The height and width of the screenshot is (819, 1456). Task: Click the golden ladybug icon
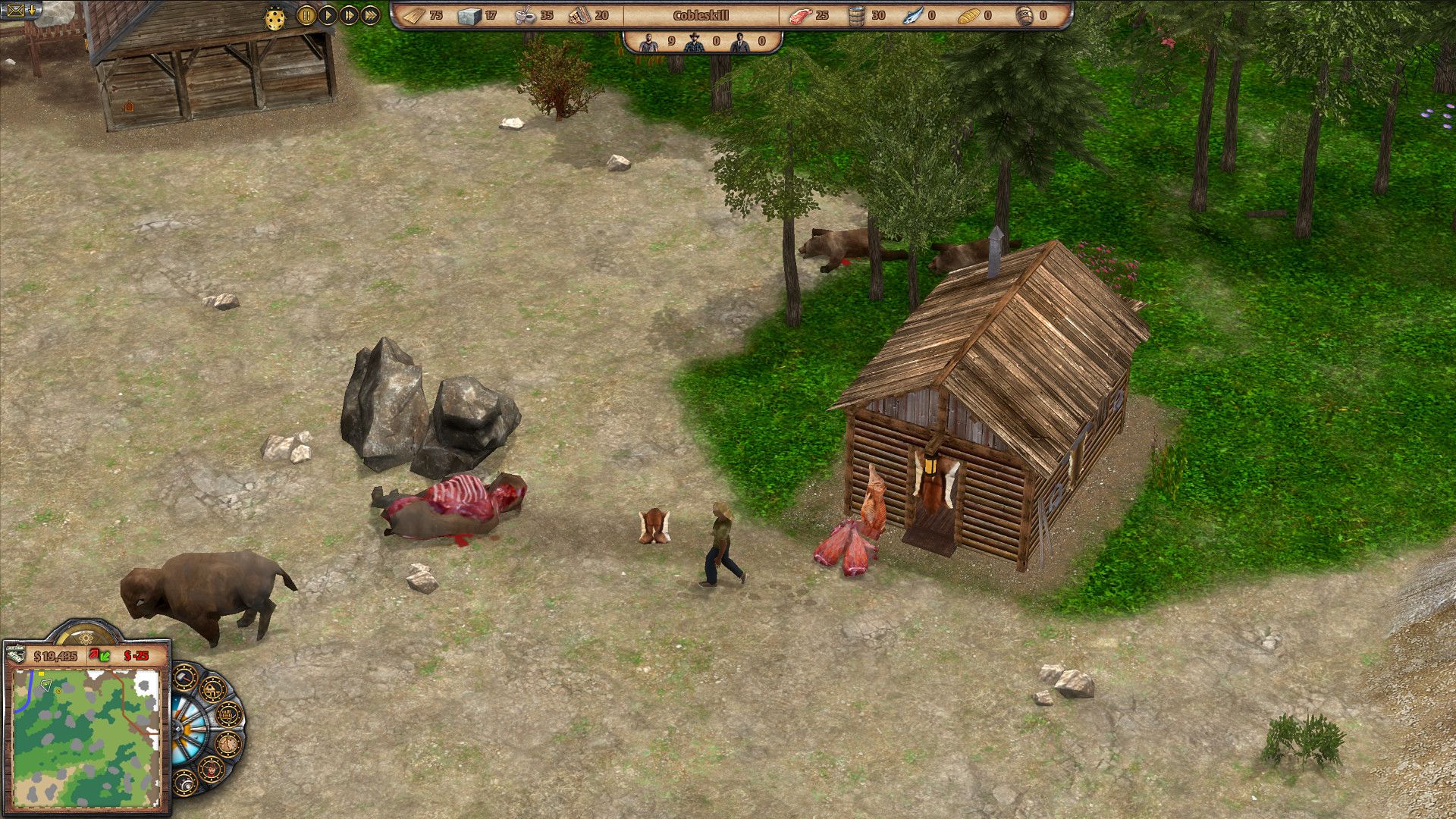(275, 17)
